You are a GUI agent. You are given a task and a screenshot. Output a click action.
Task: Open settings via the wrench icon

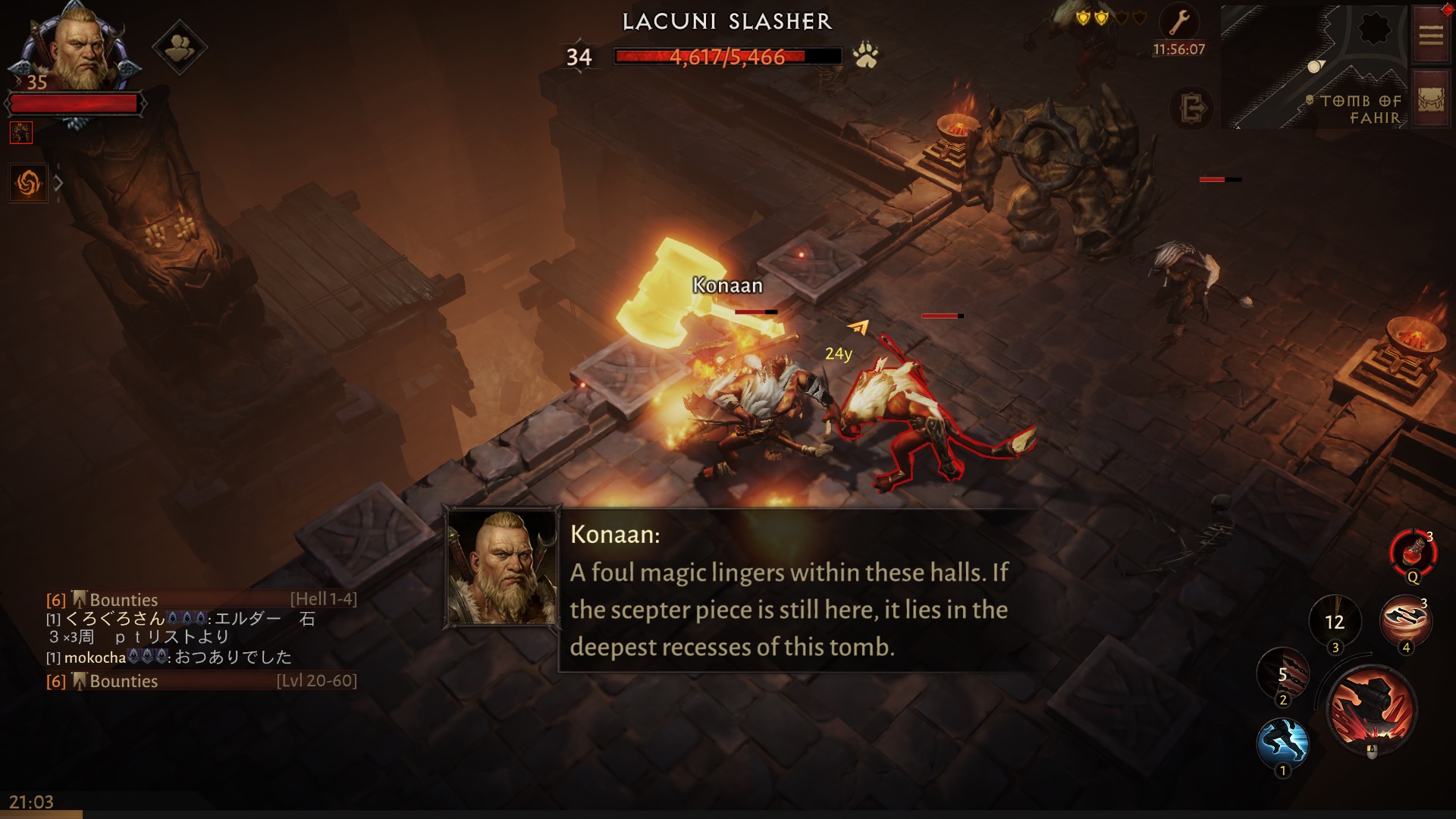pyautogui.click(x=1179, y=24)
